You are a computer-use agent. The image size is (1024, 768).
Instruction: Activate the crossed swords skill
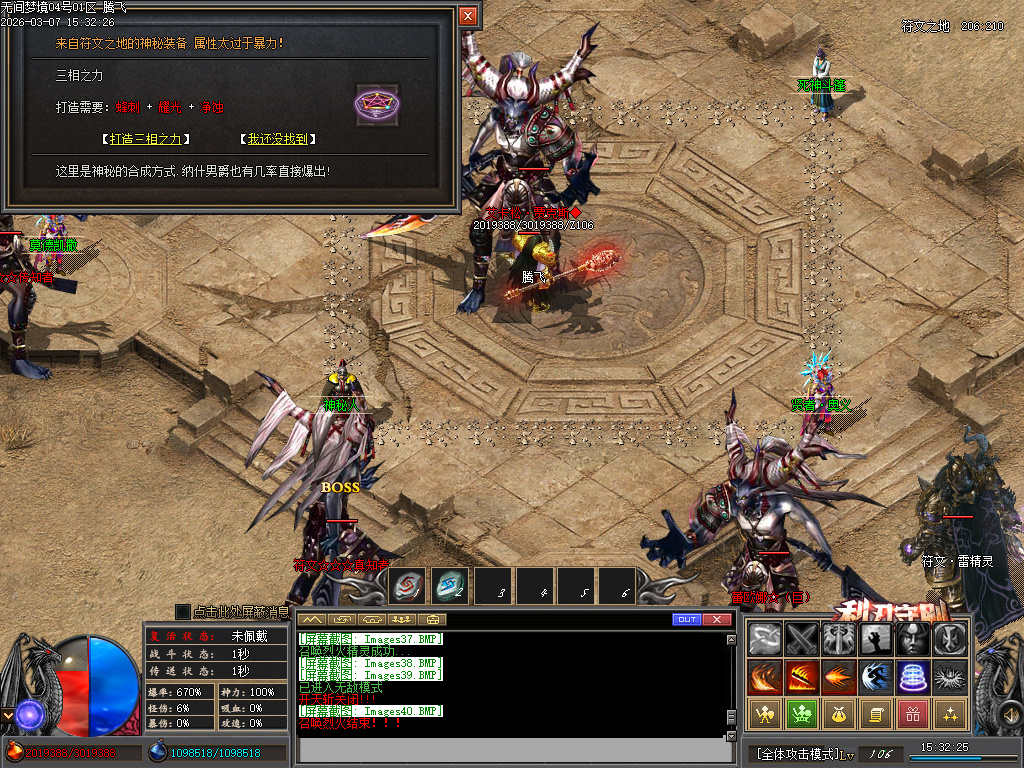(802, 638)
